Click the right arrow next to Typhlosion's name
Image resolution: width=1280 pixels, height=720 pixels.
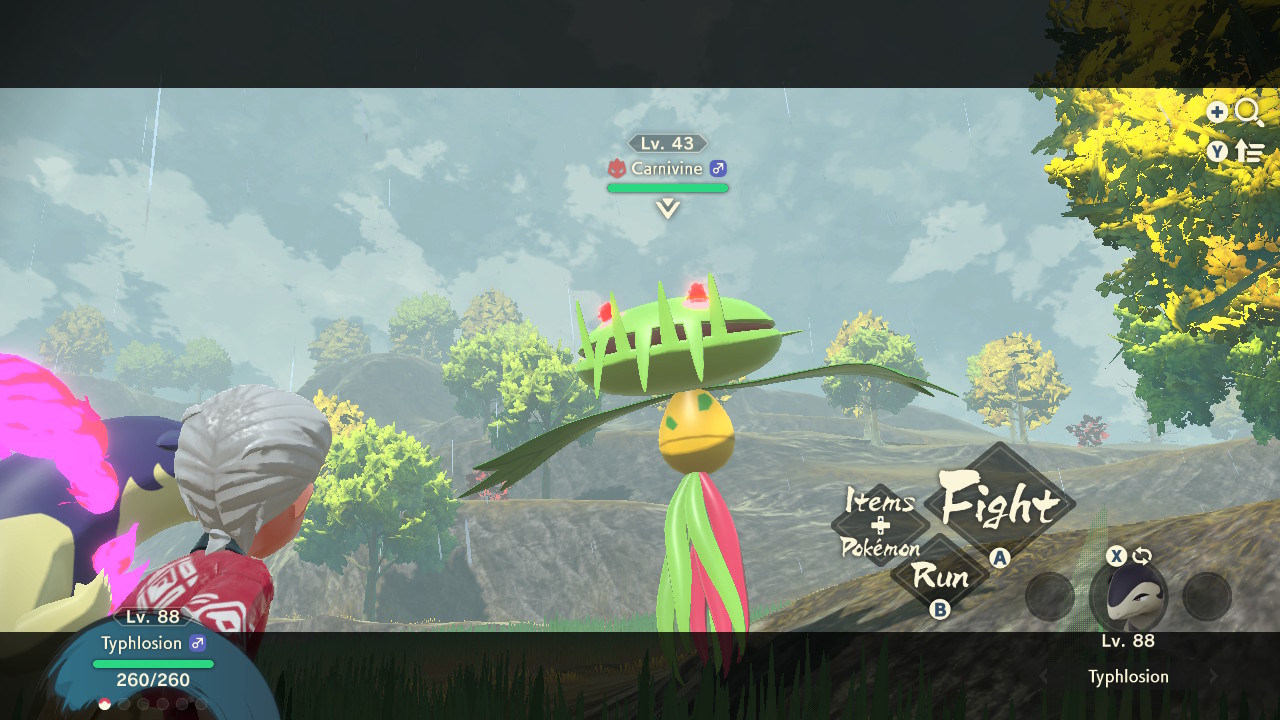click(1212, 676)
